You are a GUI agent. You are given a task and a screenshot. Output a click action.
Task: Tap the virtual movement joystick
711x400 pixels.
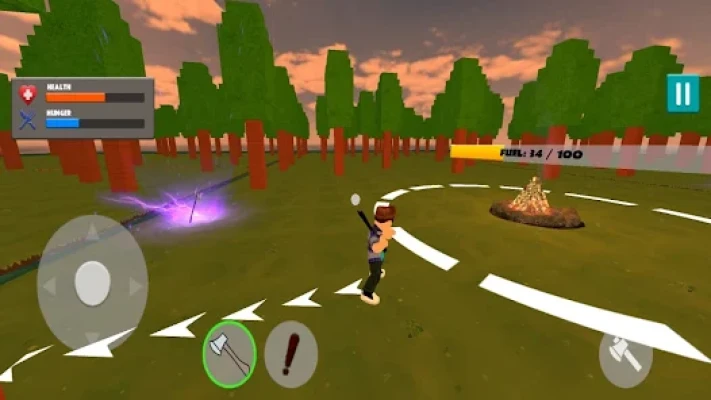click(92, 283)
